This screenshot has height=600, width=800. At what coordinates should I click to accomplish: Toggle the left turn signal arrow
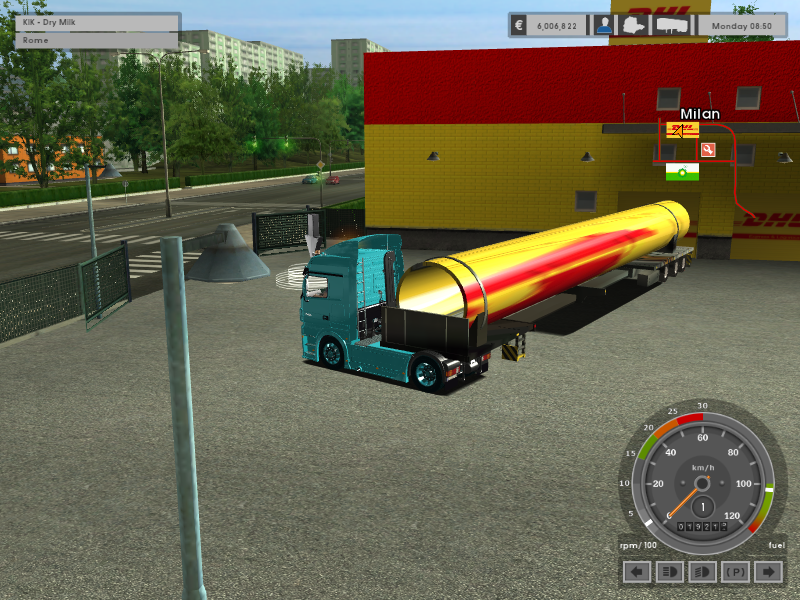[637, 572]
